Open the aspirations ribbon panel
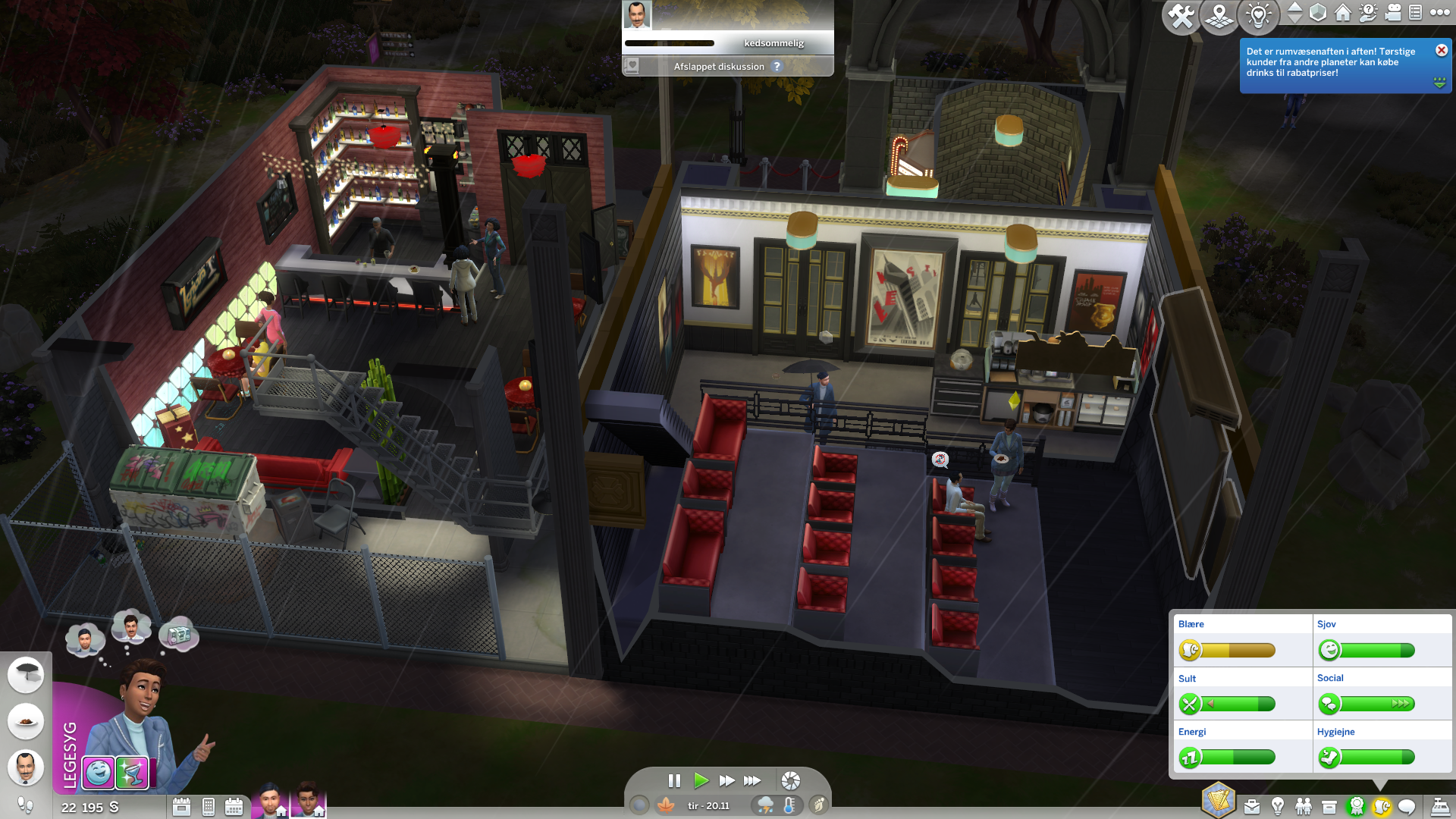The width and height of the screenshot is (1456, 819). click(1356, 807)
